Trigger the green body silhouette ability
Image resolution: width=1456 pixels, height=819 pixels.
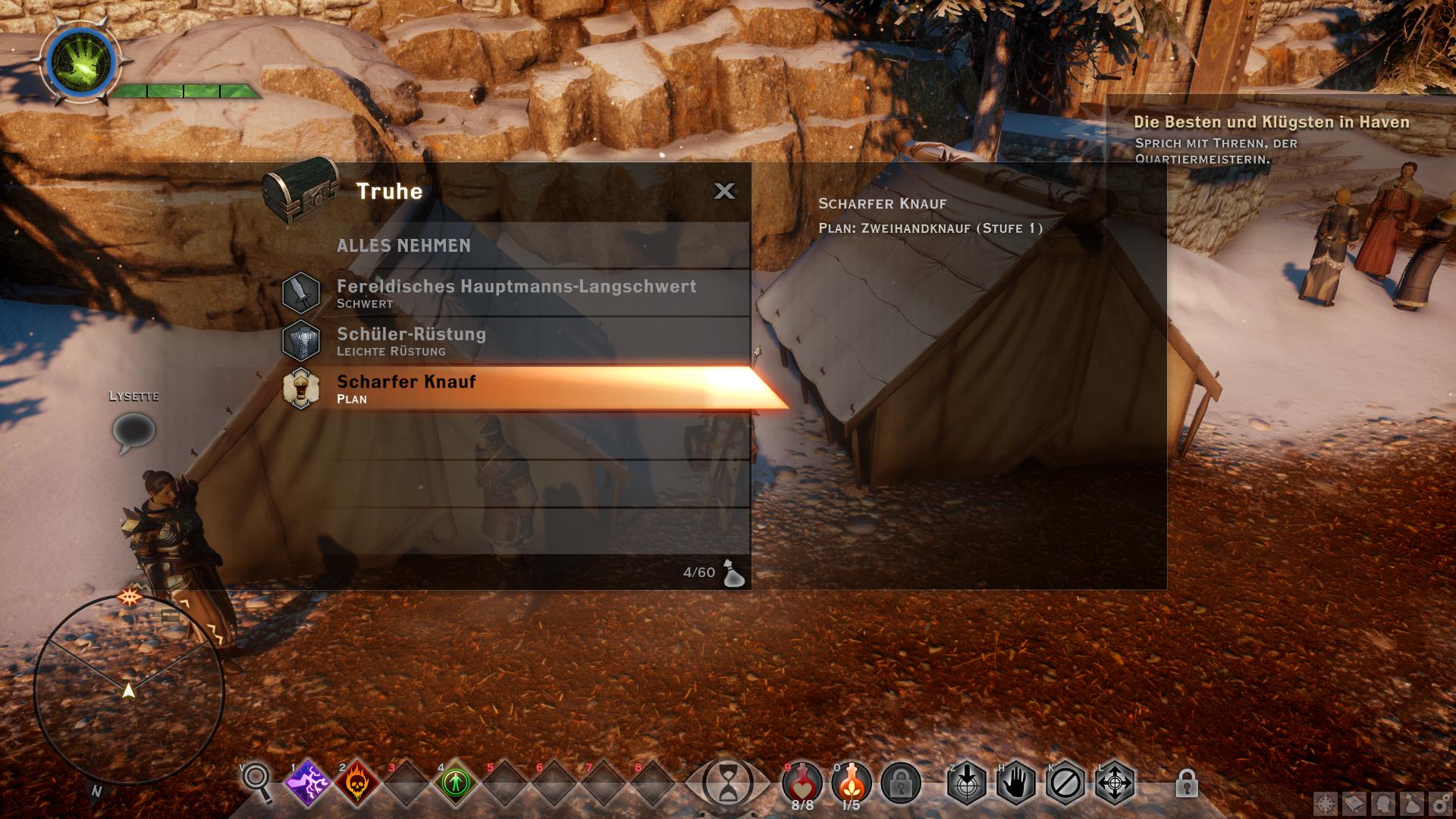(456, 783)
